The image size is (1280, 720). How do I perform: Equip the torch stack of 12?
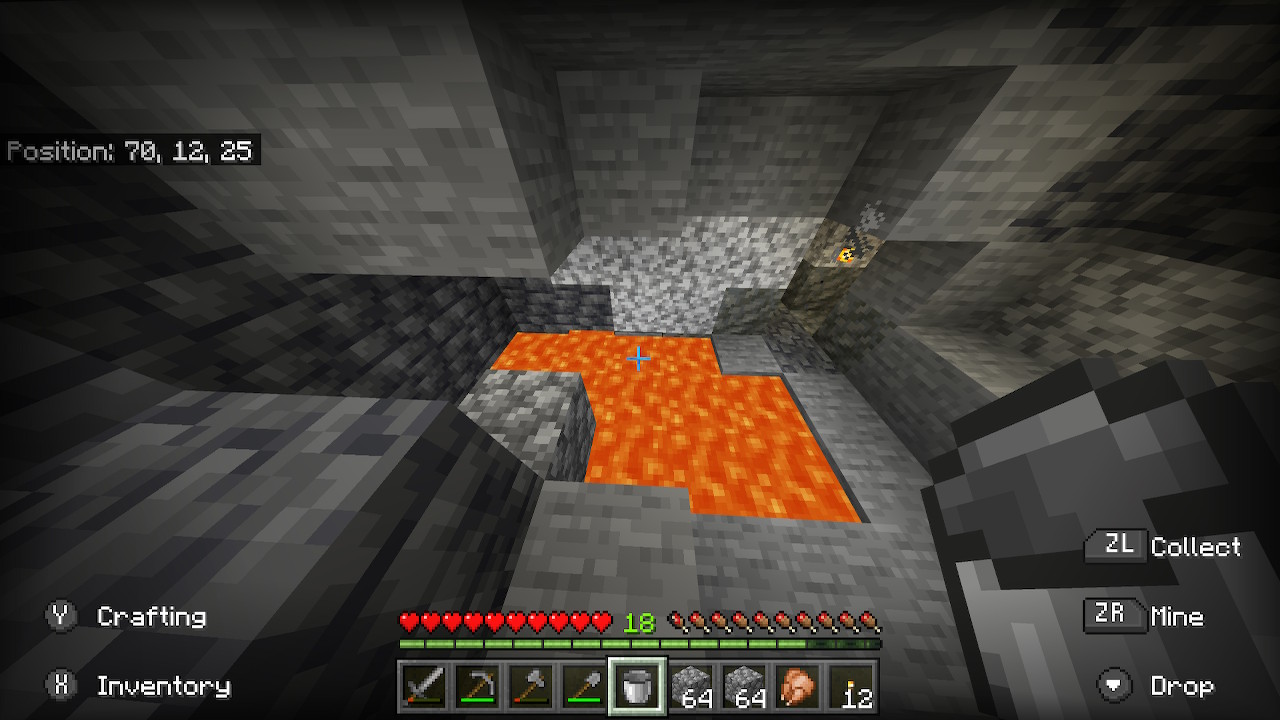(853, 687)
